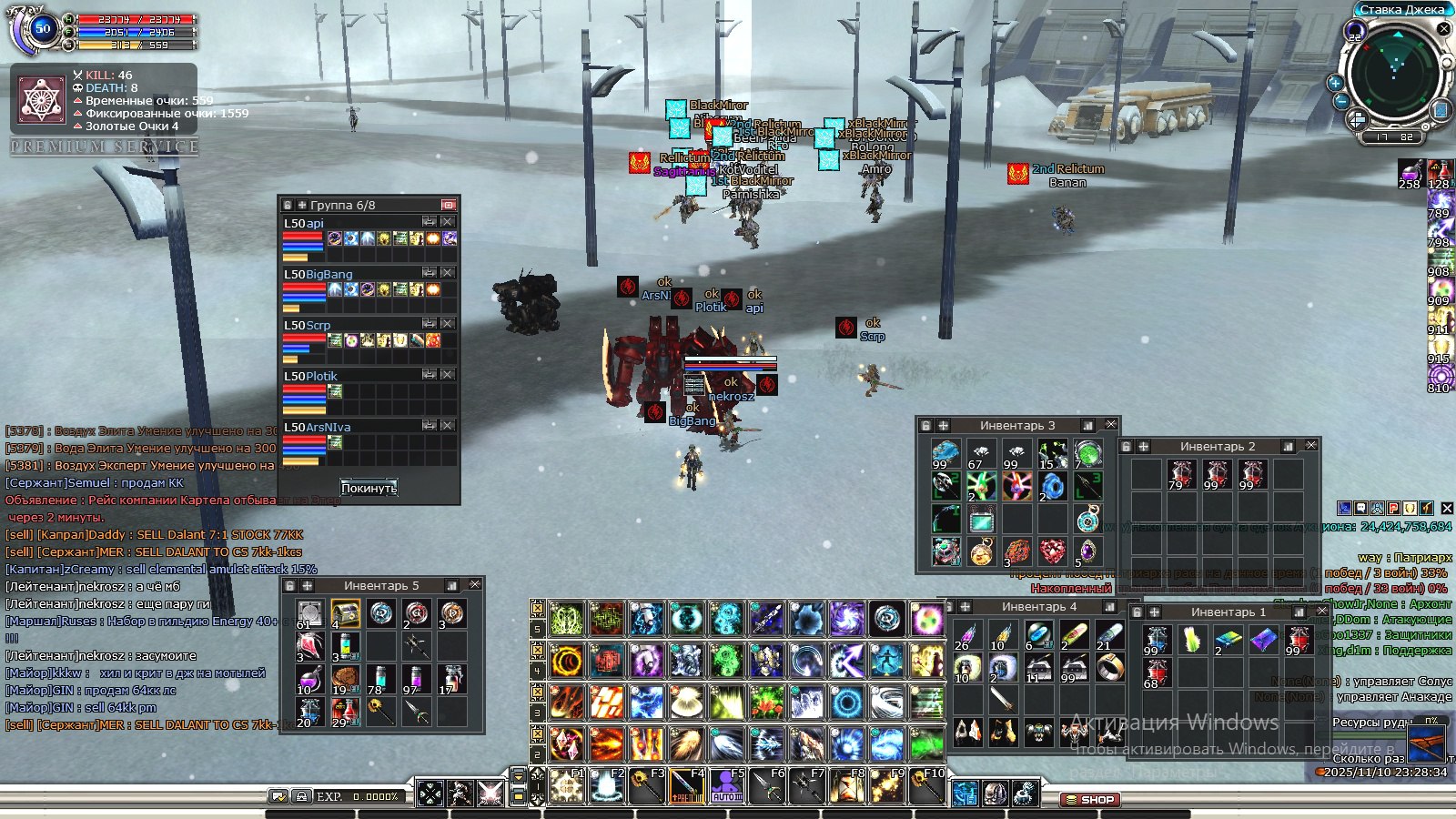Viewport: 1456px width, 819px height.
Task: Remove BigBang from the group
Action: coord(448,273)
